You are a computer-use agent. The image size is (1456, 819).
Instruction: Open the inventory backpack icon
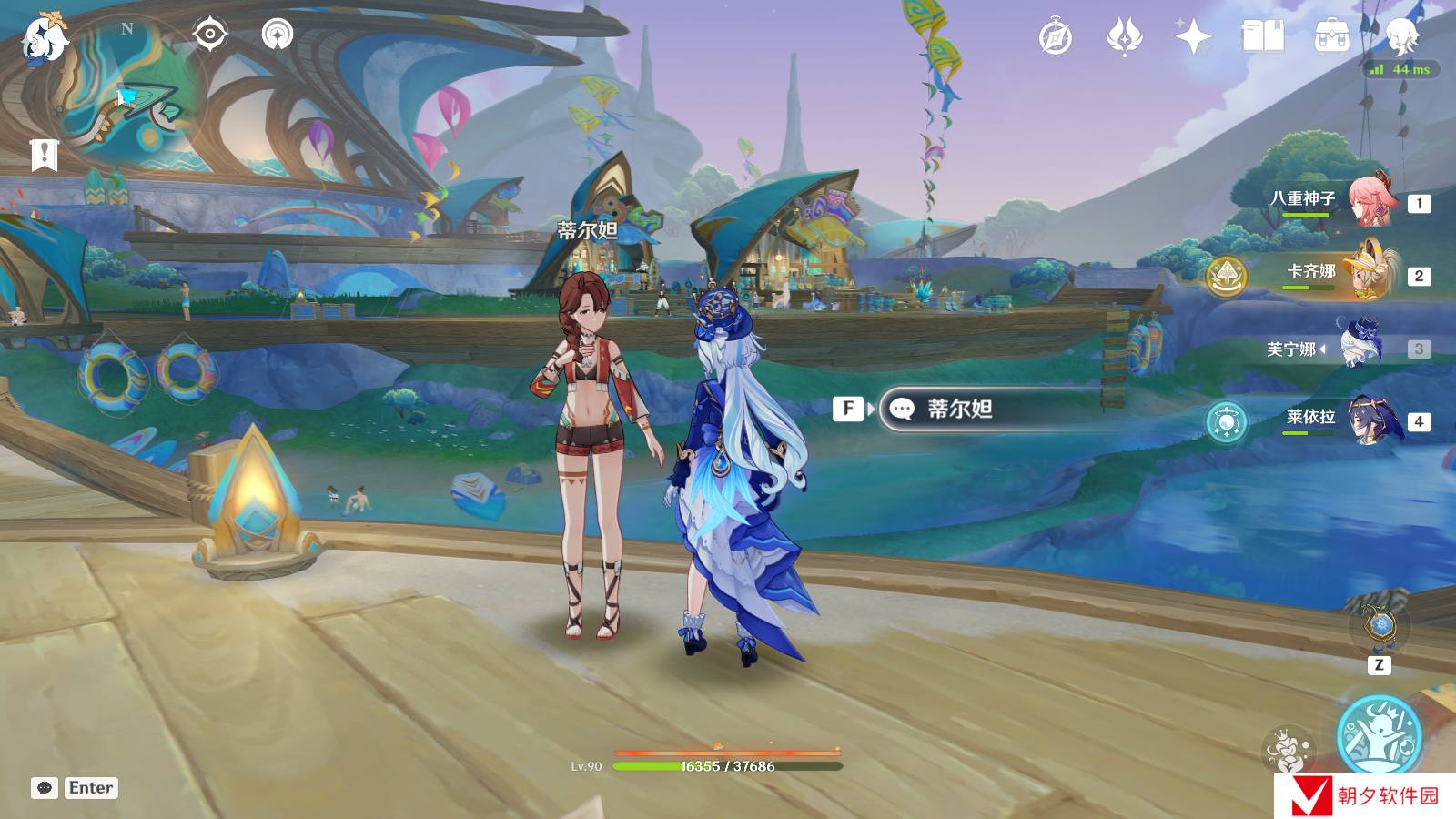coord(1331,37)
